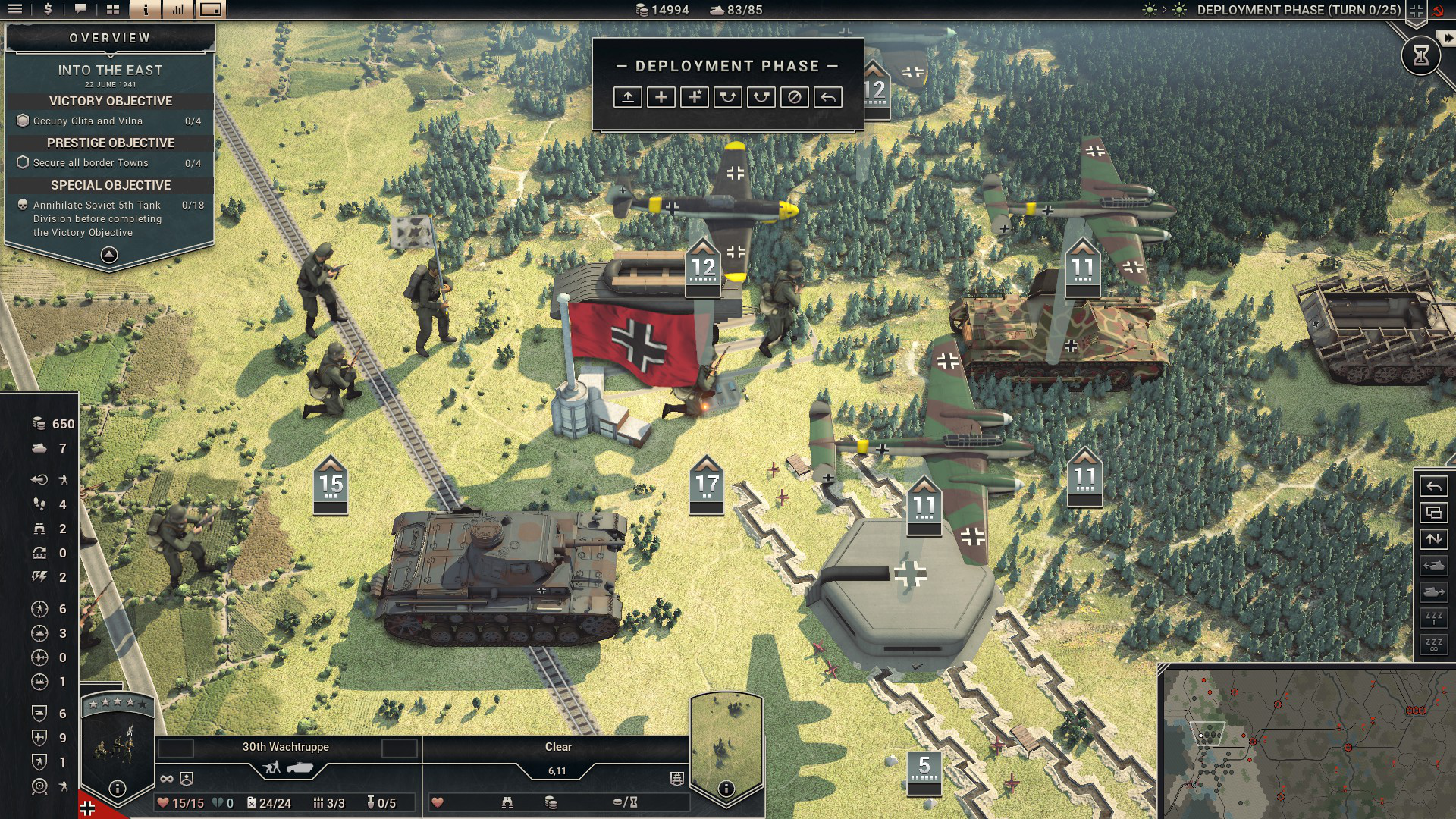Open the messages log icon
The image size is (1456, 819).
[x=80, y=10]
